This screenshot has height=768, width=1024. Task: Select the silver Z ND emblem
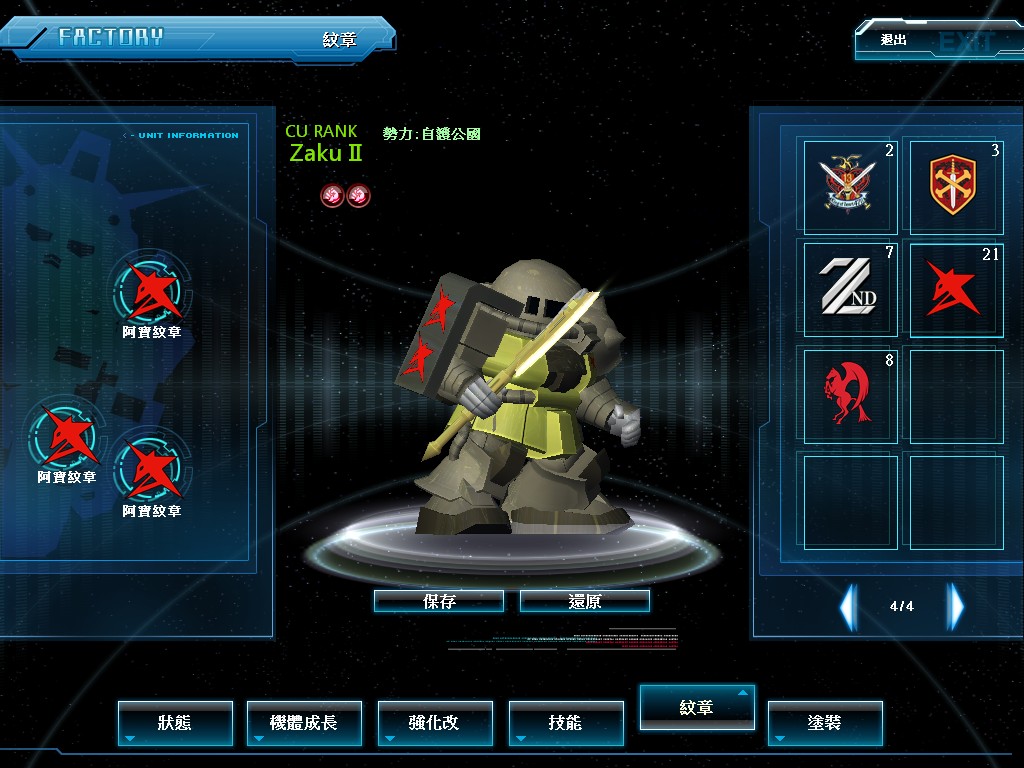pos(851,289)
